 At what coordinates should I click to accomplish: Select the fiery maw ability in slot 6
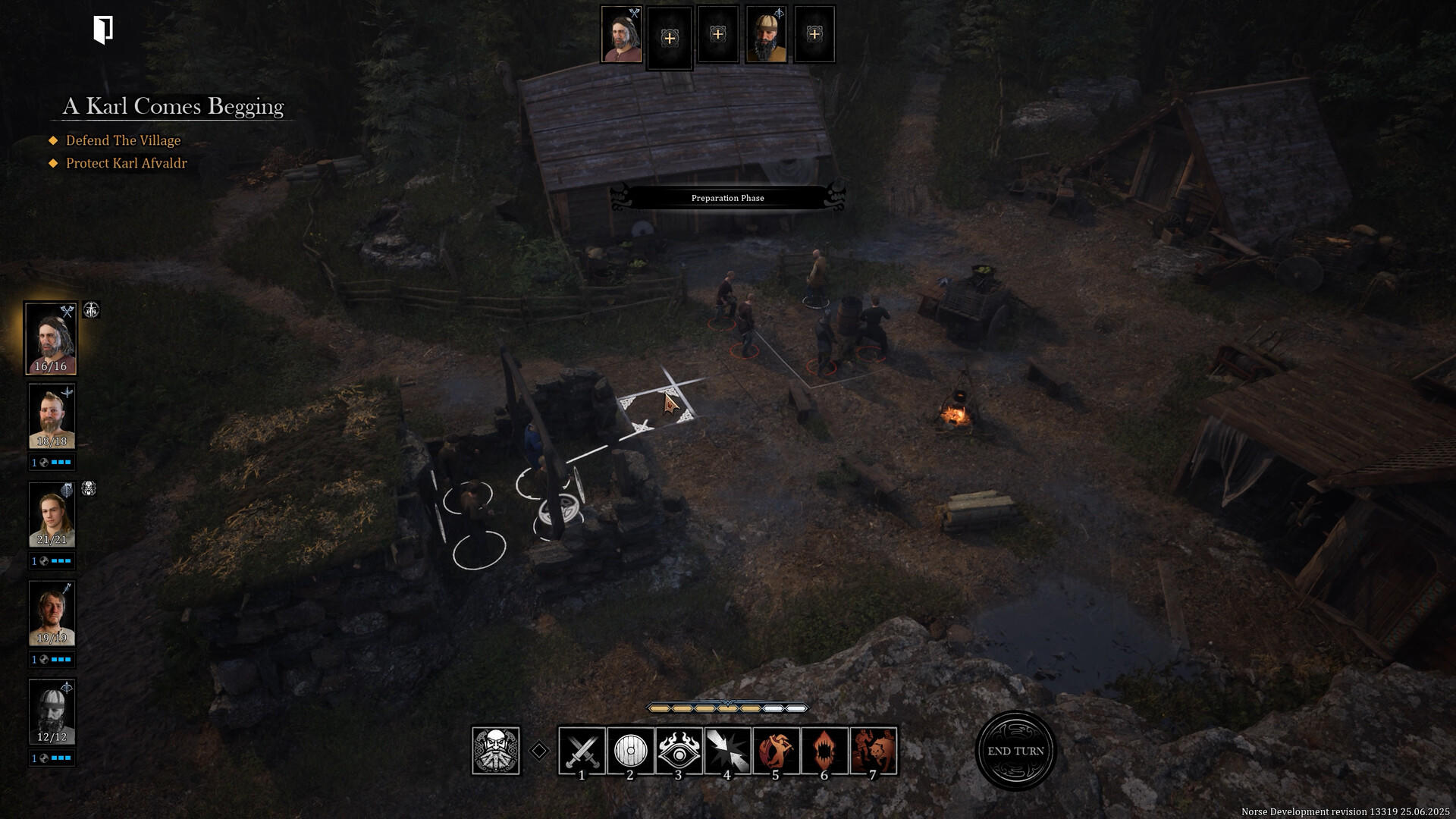tap(824, 750)
